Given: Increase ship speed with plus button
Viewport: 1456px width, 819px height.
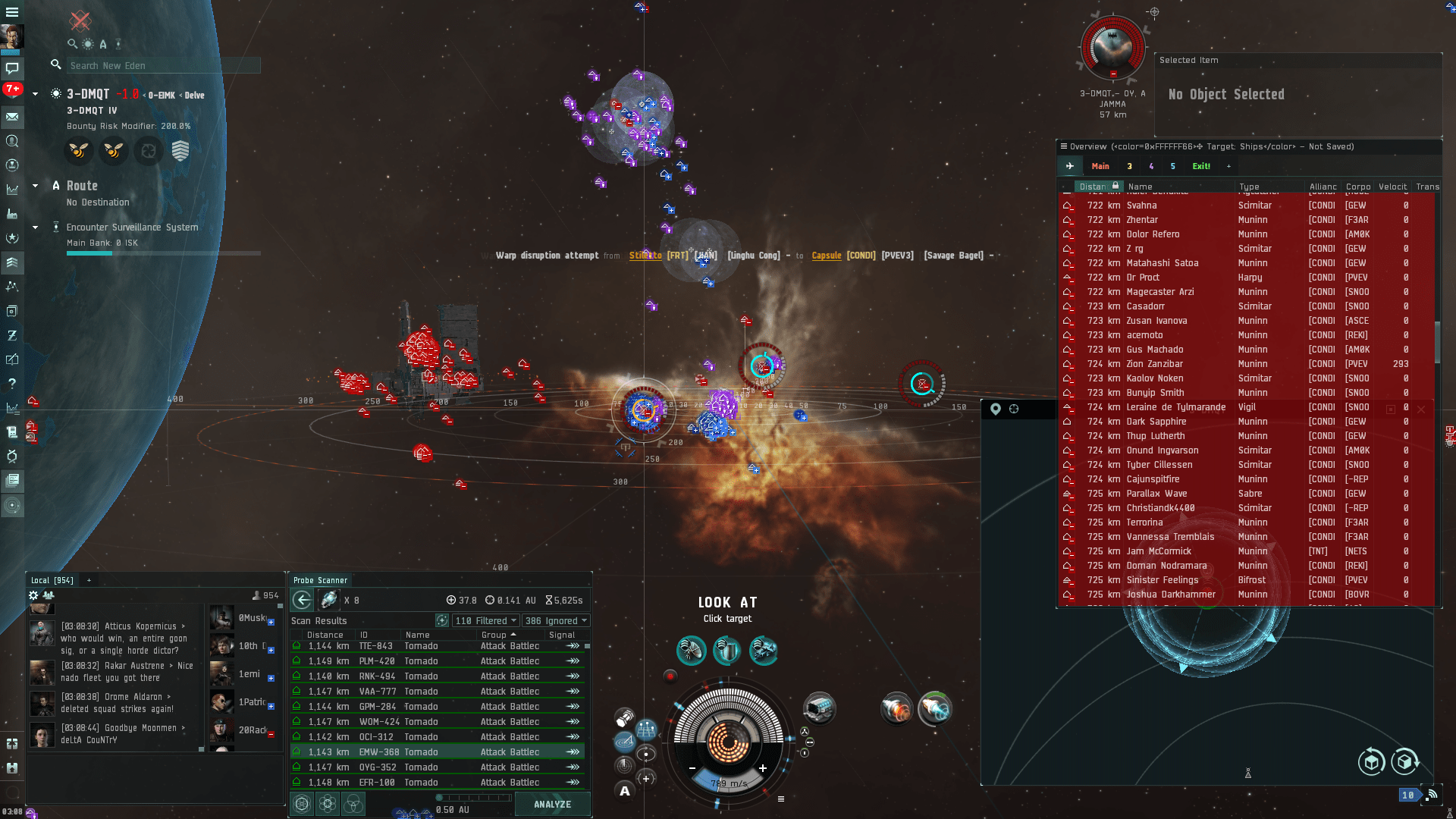Looking at the screenshot, I should pyautogui.click(x=763, y=769).
